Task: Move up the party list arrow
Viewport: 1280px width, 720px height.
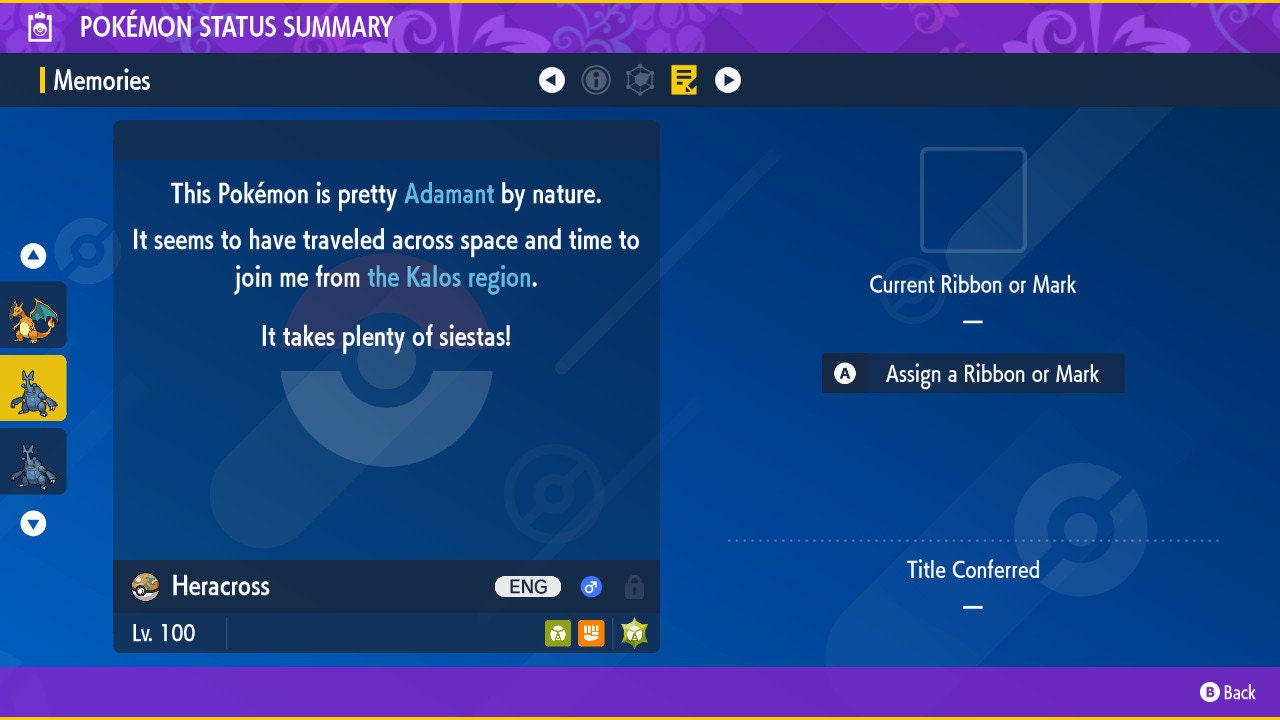Action: coord(34,256)
